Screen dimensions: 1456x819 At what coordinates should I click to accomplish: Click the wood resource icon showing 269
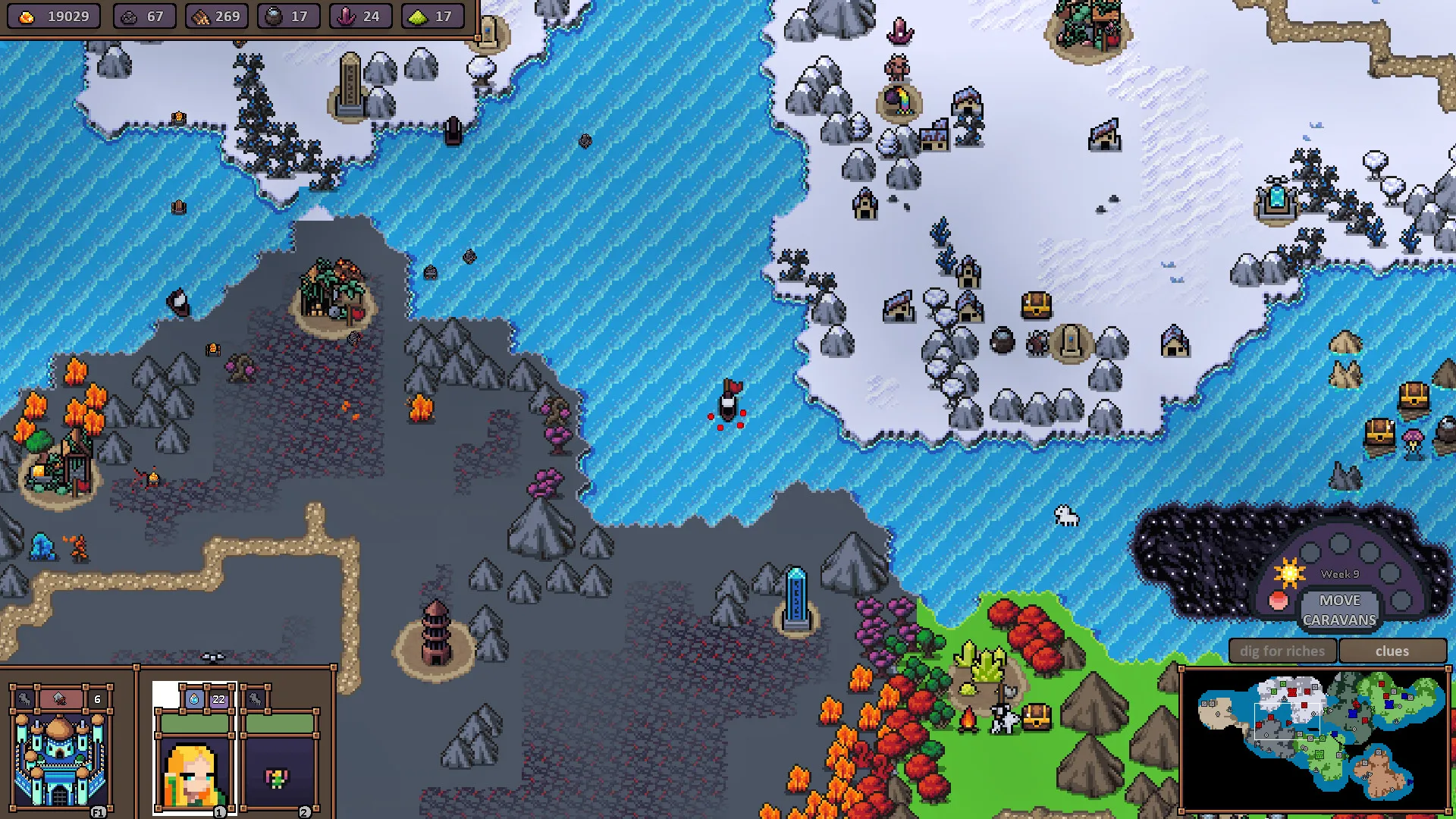[202, 15]
